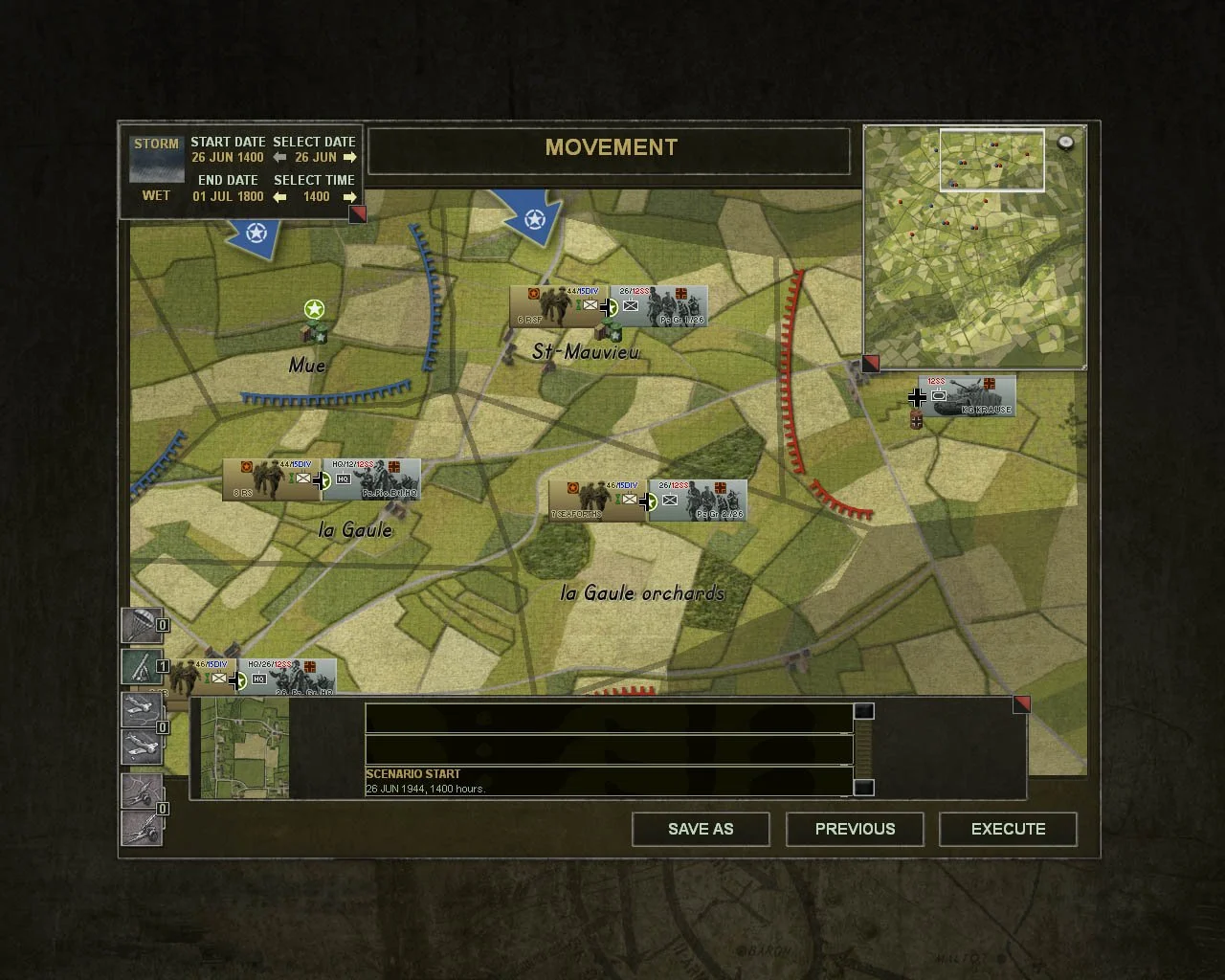The width and height of the screenshot is (1225, 980).
Task: Click the storm weather icon
Action: 155,159
